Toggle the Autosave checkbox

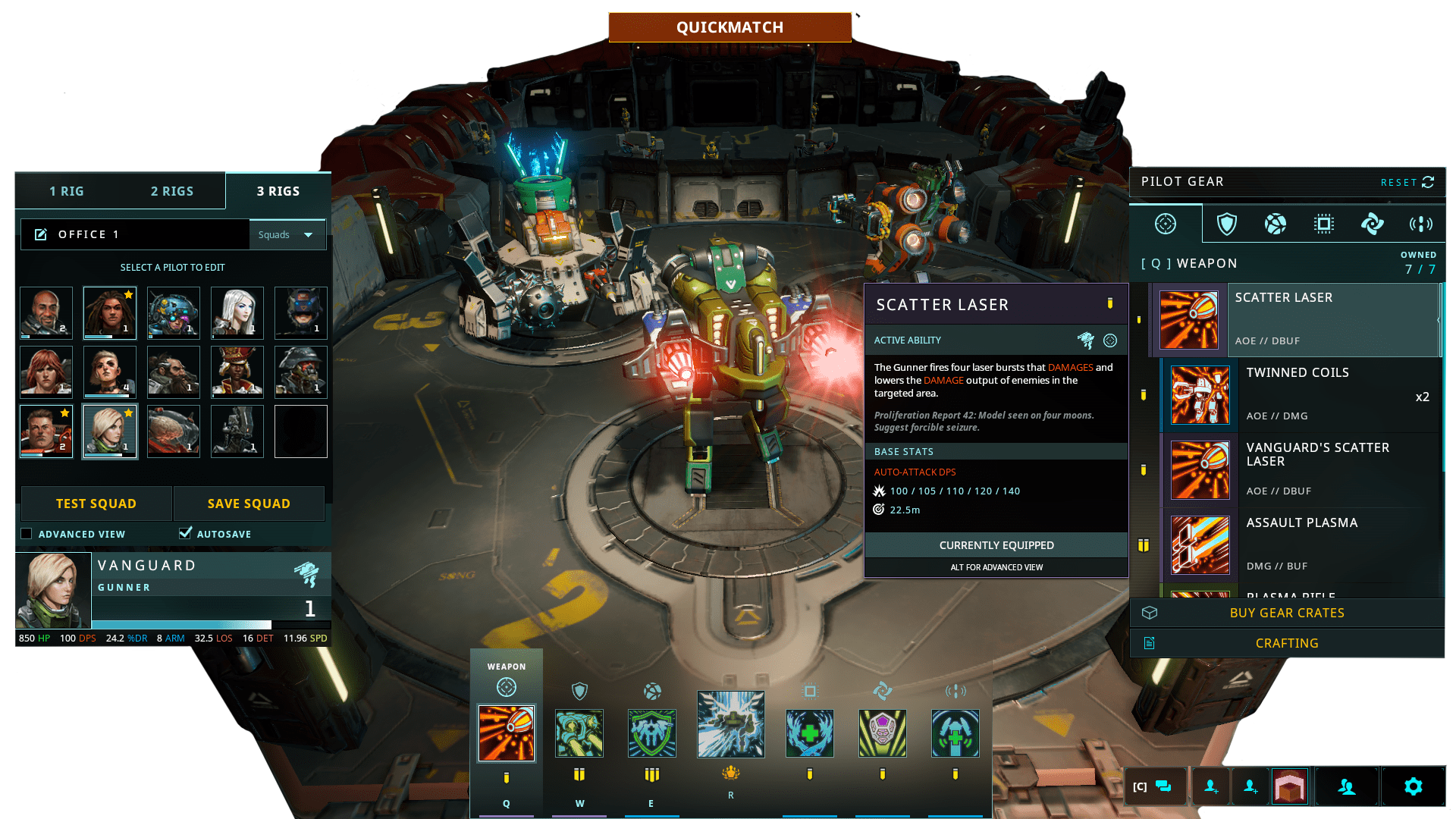pos(185,533)
